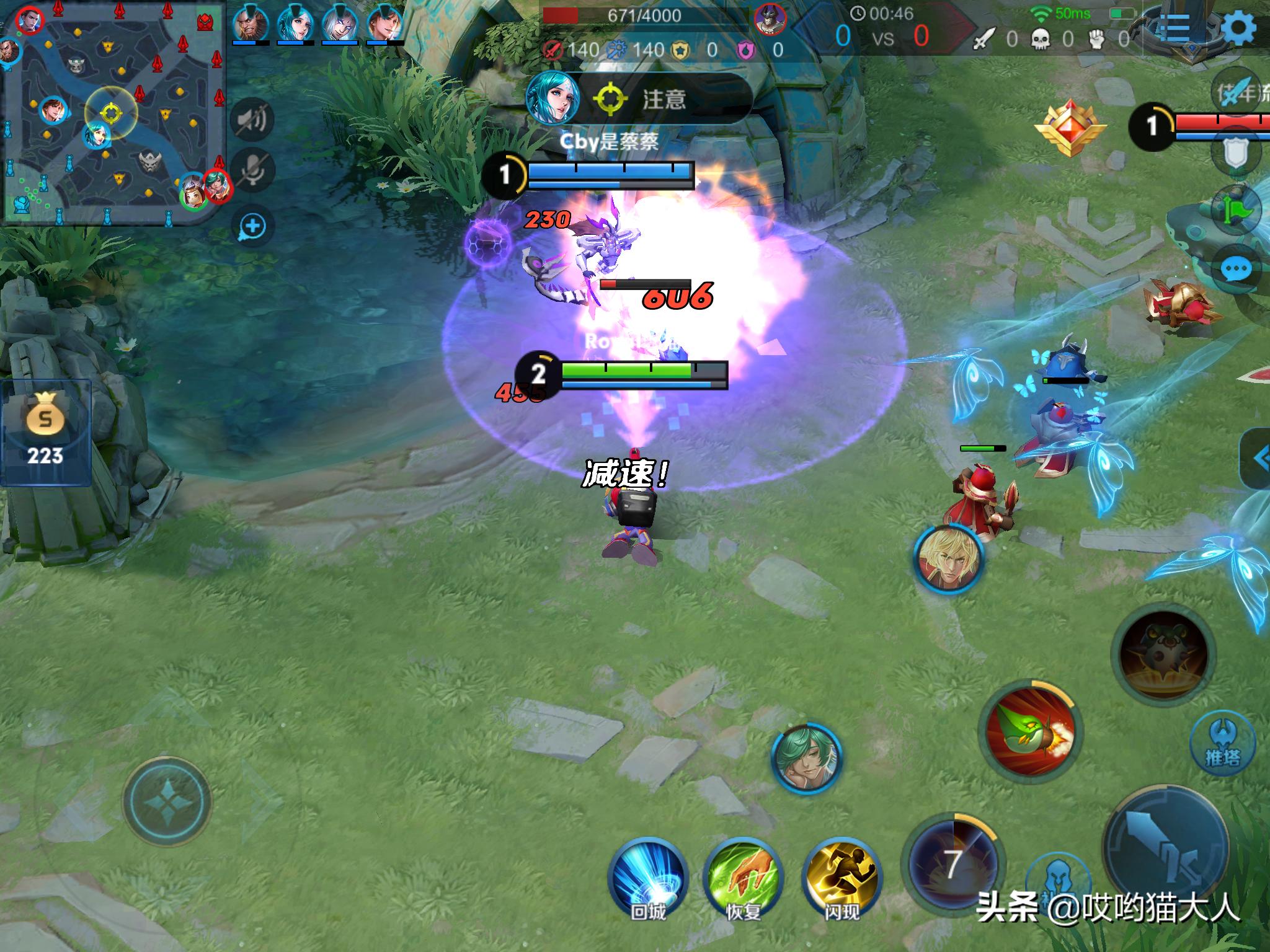Toggle the speaker mute icon
This screenshot has height=952, width=1270.
coord(252,118)
